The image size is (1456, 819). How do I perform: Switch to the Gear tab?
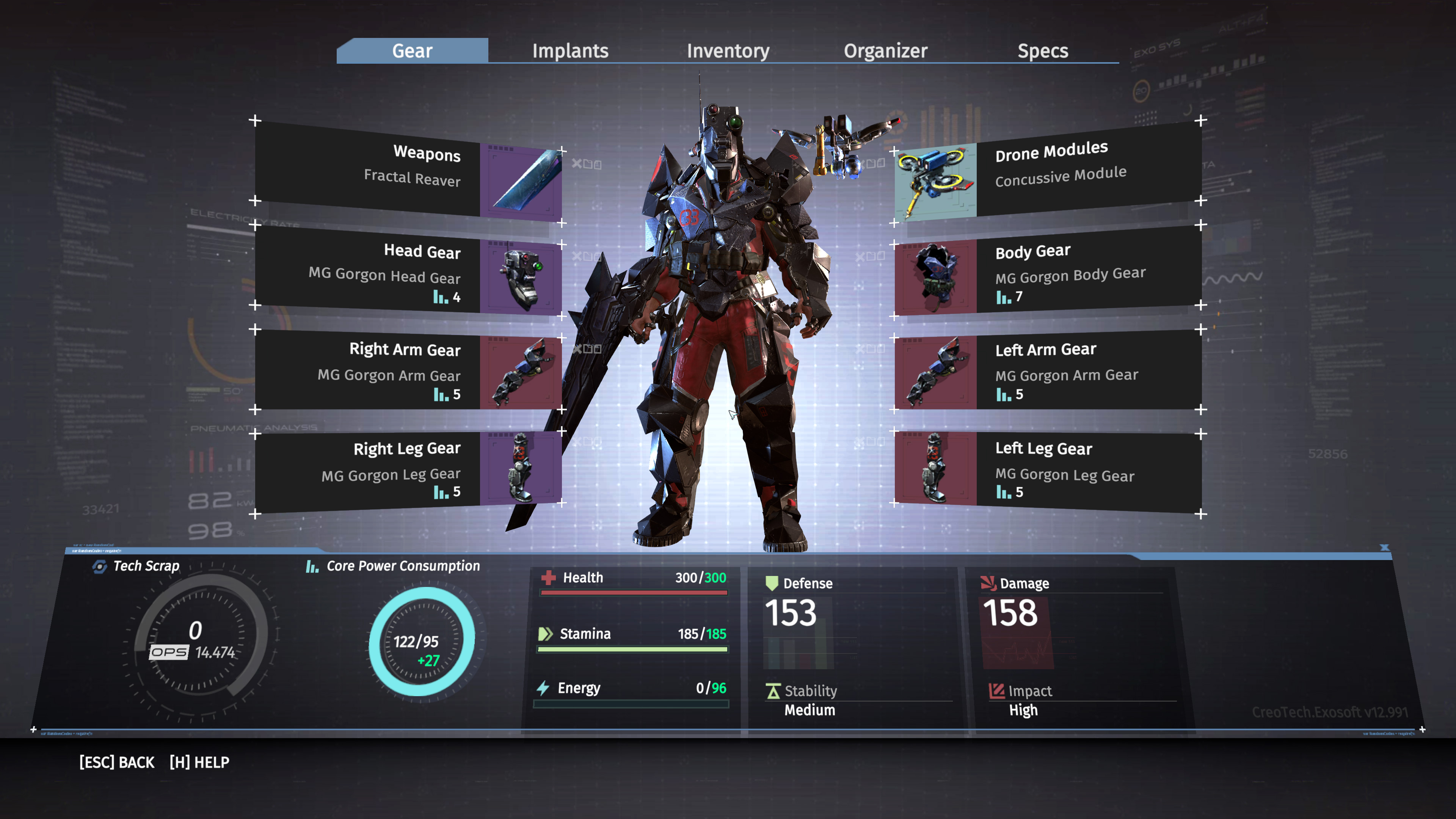point(412,51)
